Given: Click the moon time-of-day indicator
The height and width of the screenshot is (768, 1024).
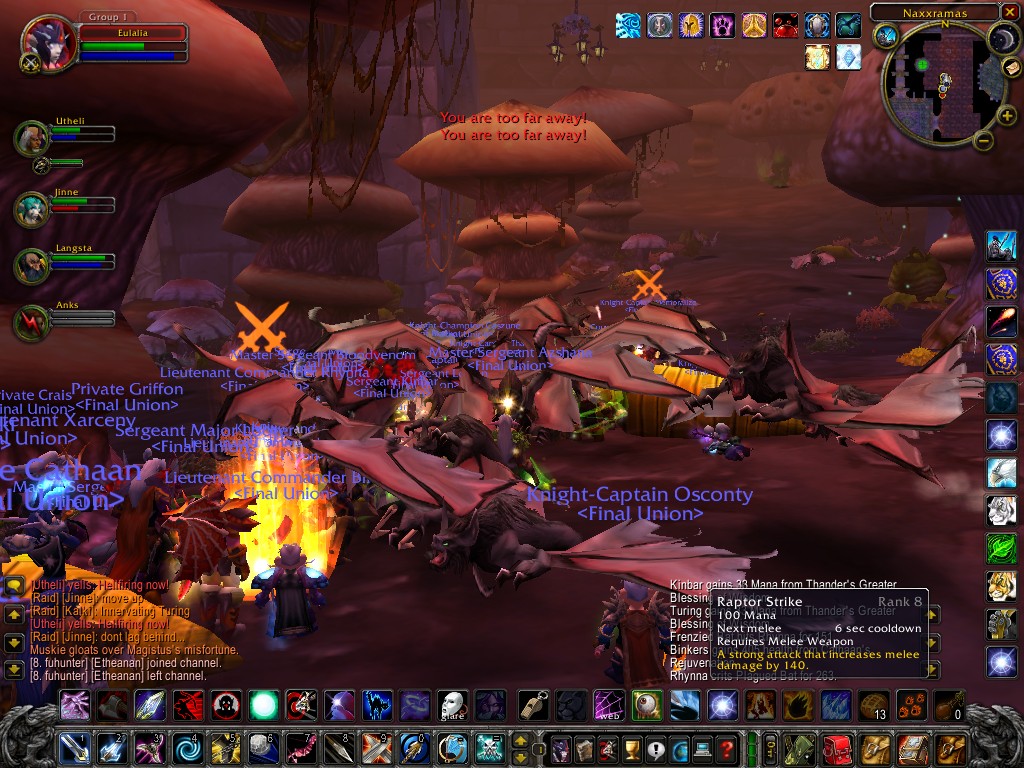Looking at the screenshot, I should [1002, 38].
